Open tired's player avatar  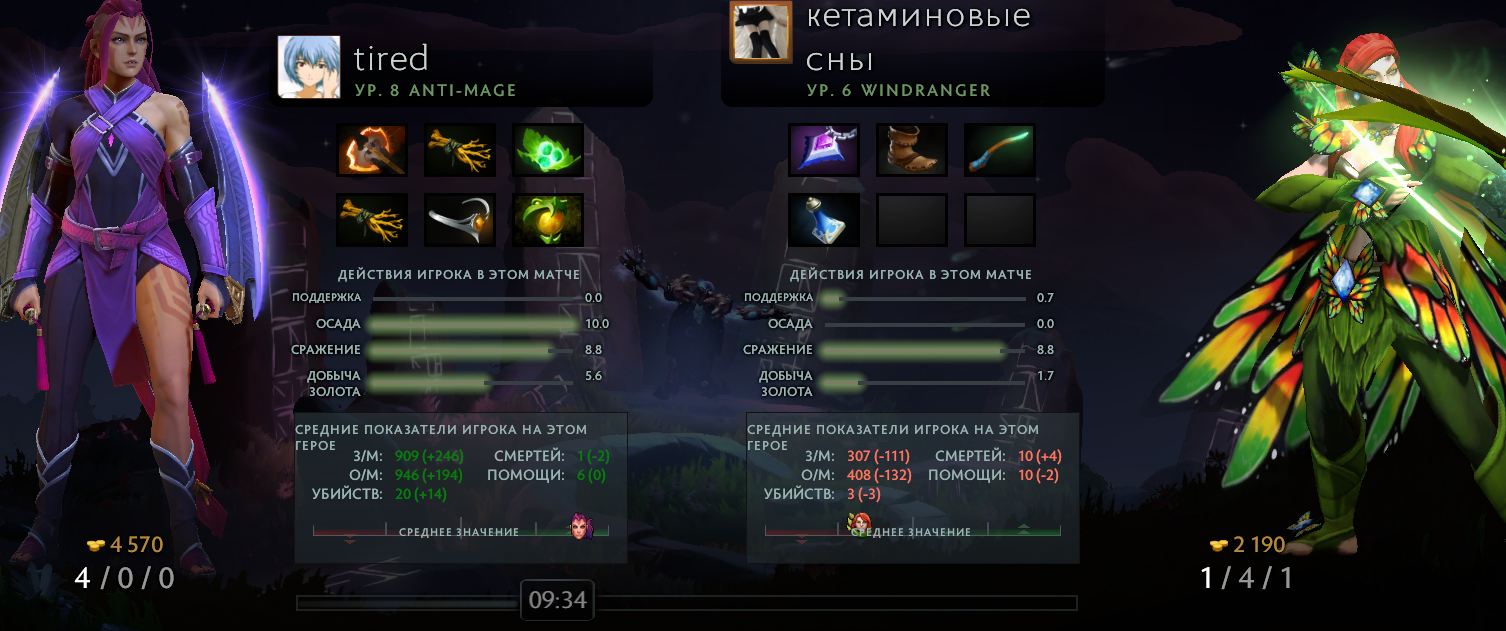[x=310, y=66]
